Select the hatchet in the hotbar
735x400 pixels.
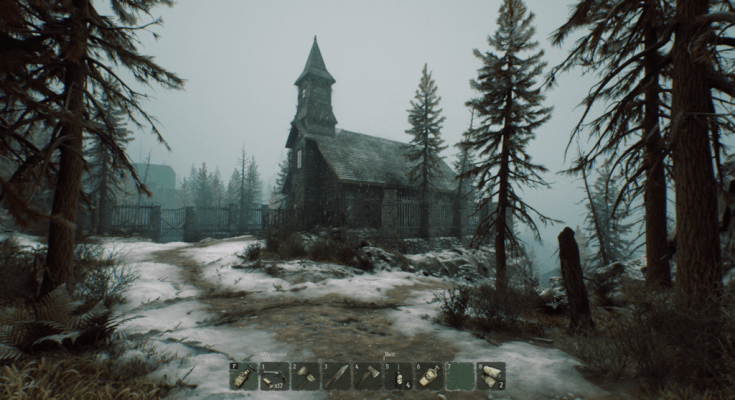(x=367, y=376)
